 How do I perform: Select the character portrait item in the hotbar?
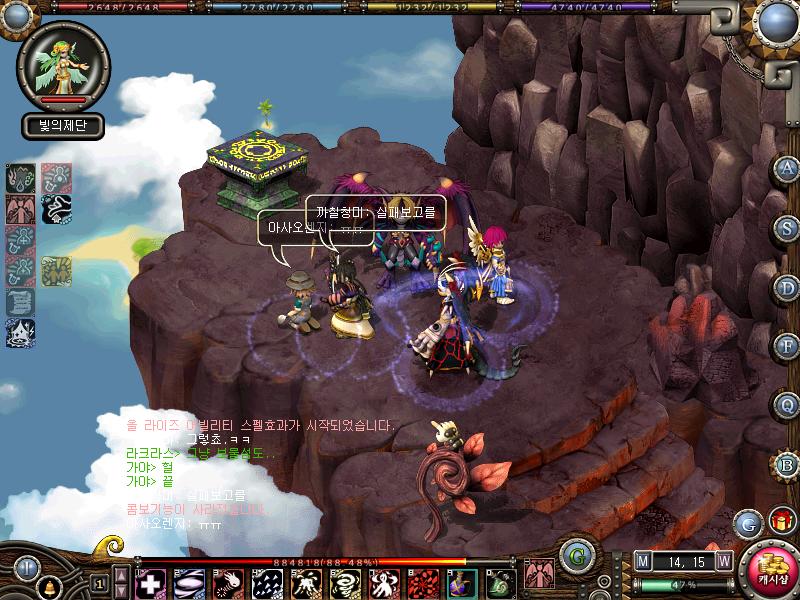459,582
